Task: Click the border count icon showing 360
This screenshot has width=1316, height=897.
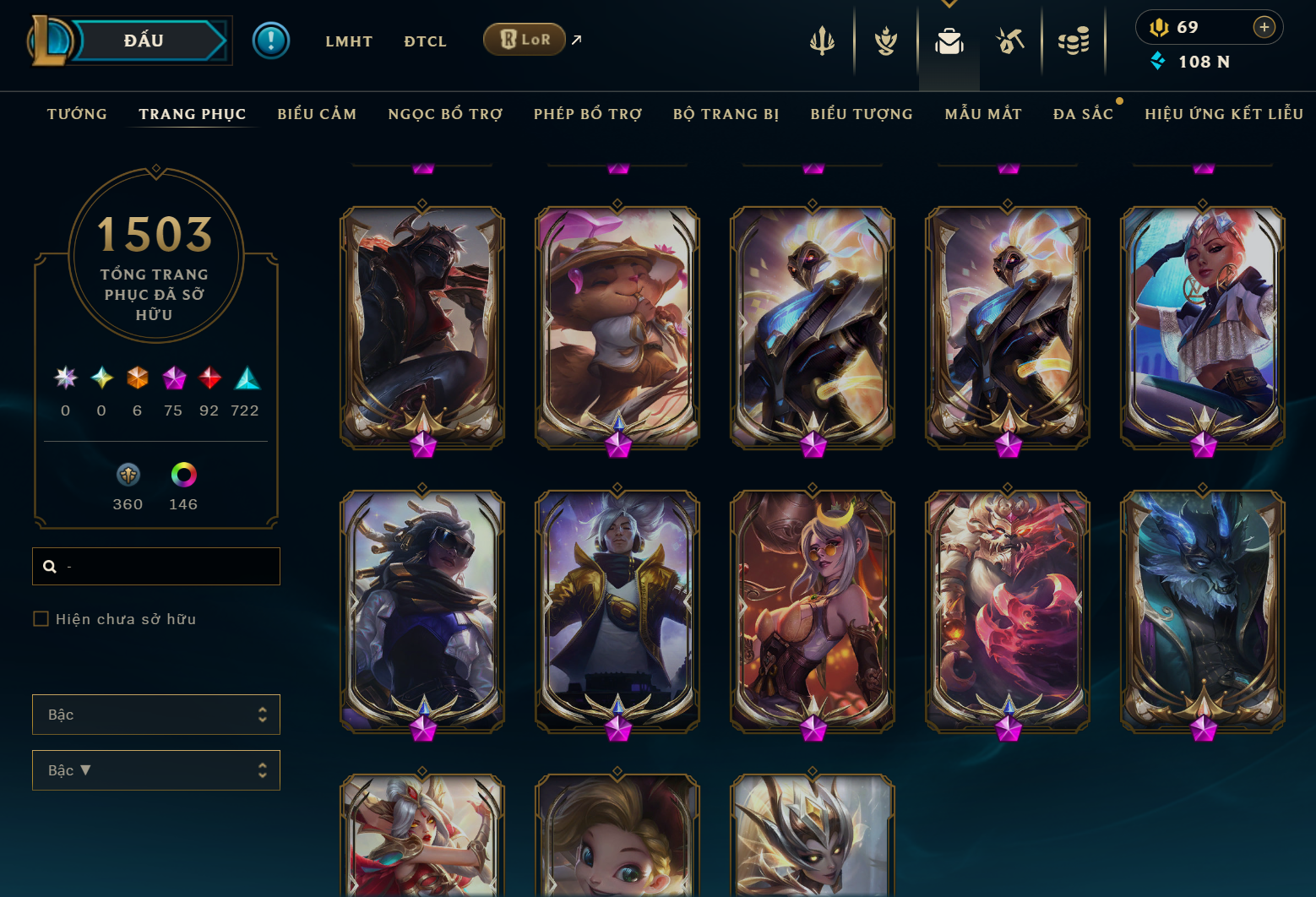Action: click(x=128, y=476)
